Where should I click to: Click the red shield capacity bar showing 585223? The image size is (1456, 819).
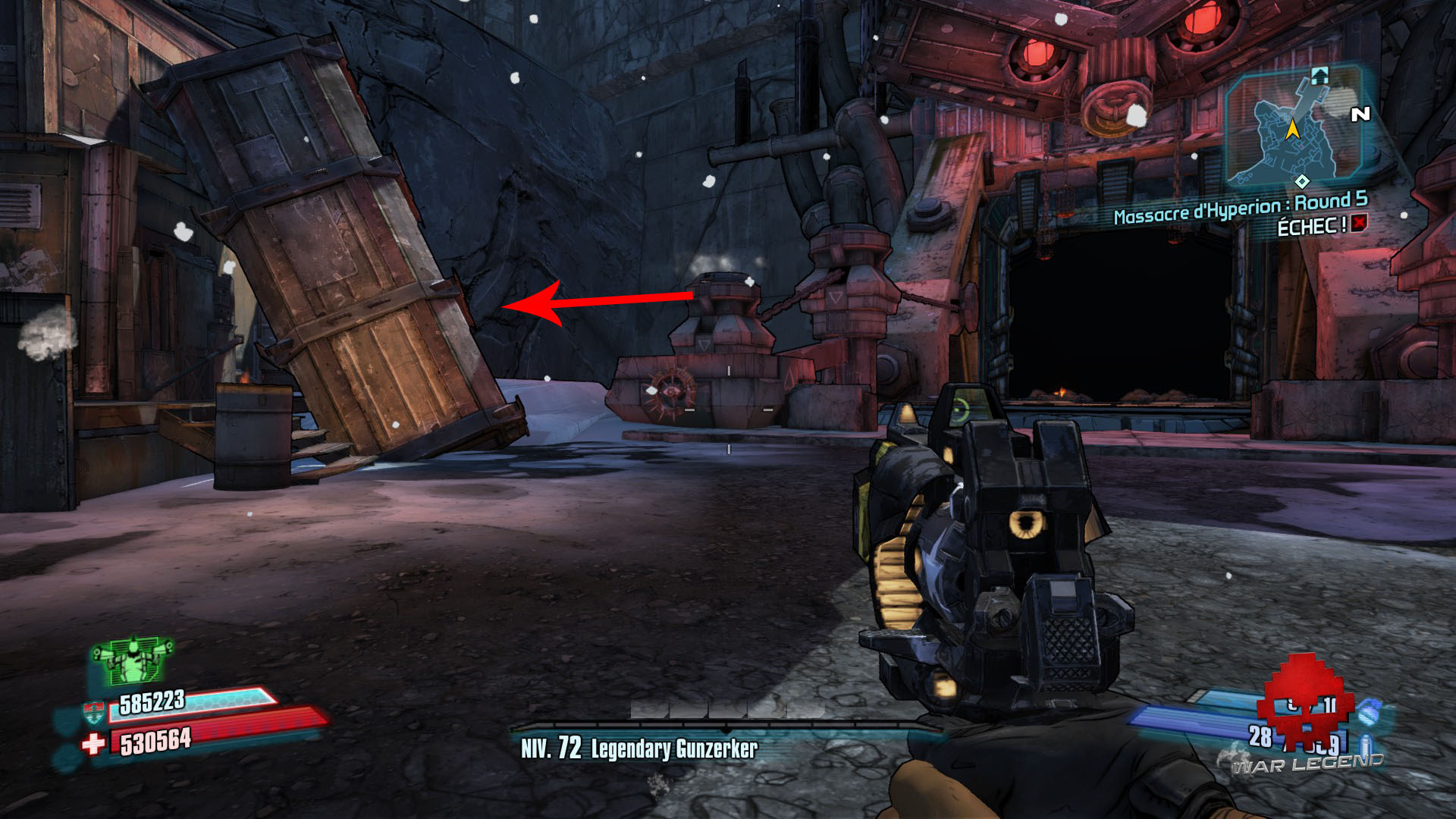pyautogui.click(x=202, y=708)
